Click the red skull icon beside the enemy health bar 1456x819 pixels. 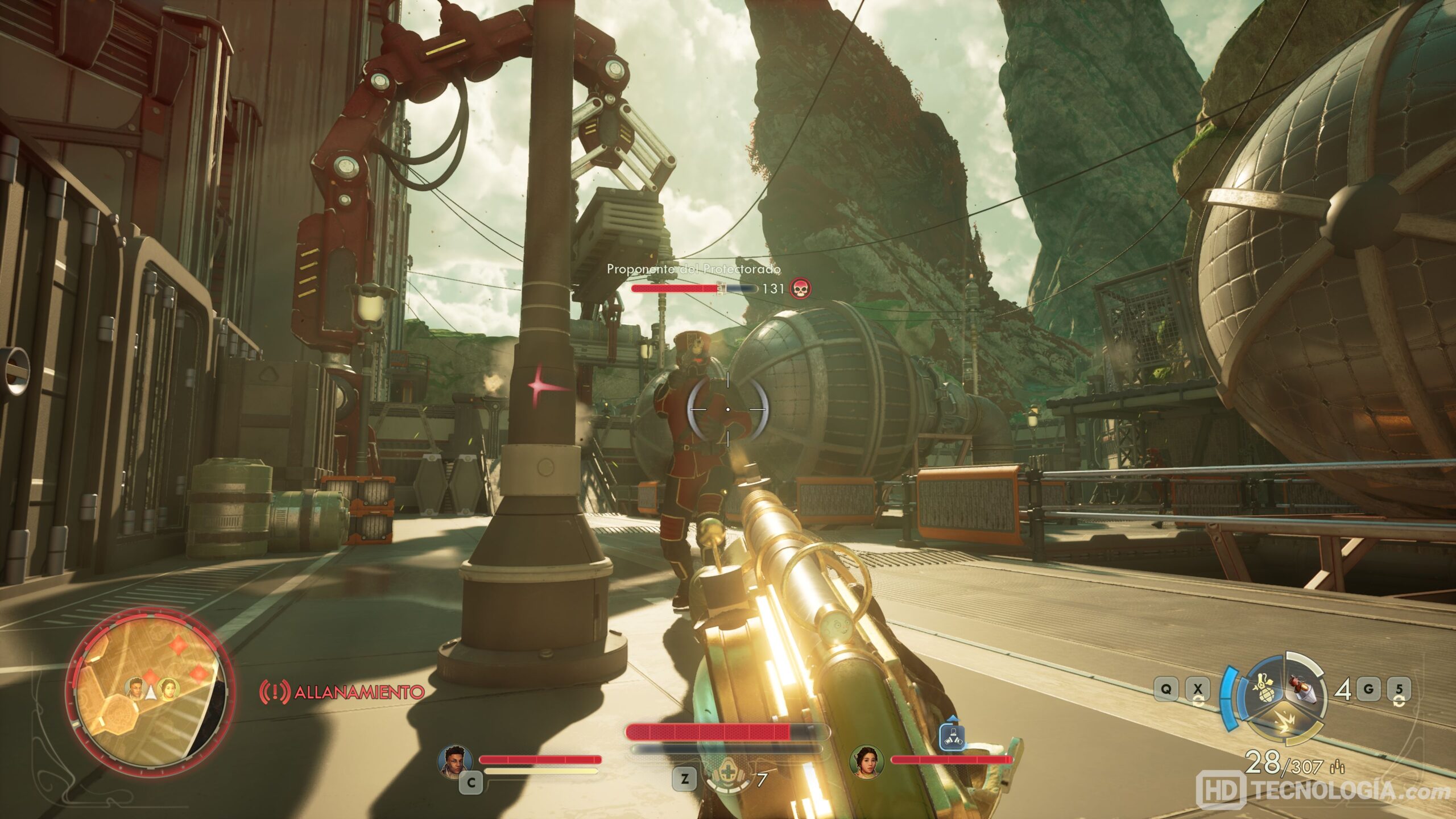801,288
